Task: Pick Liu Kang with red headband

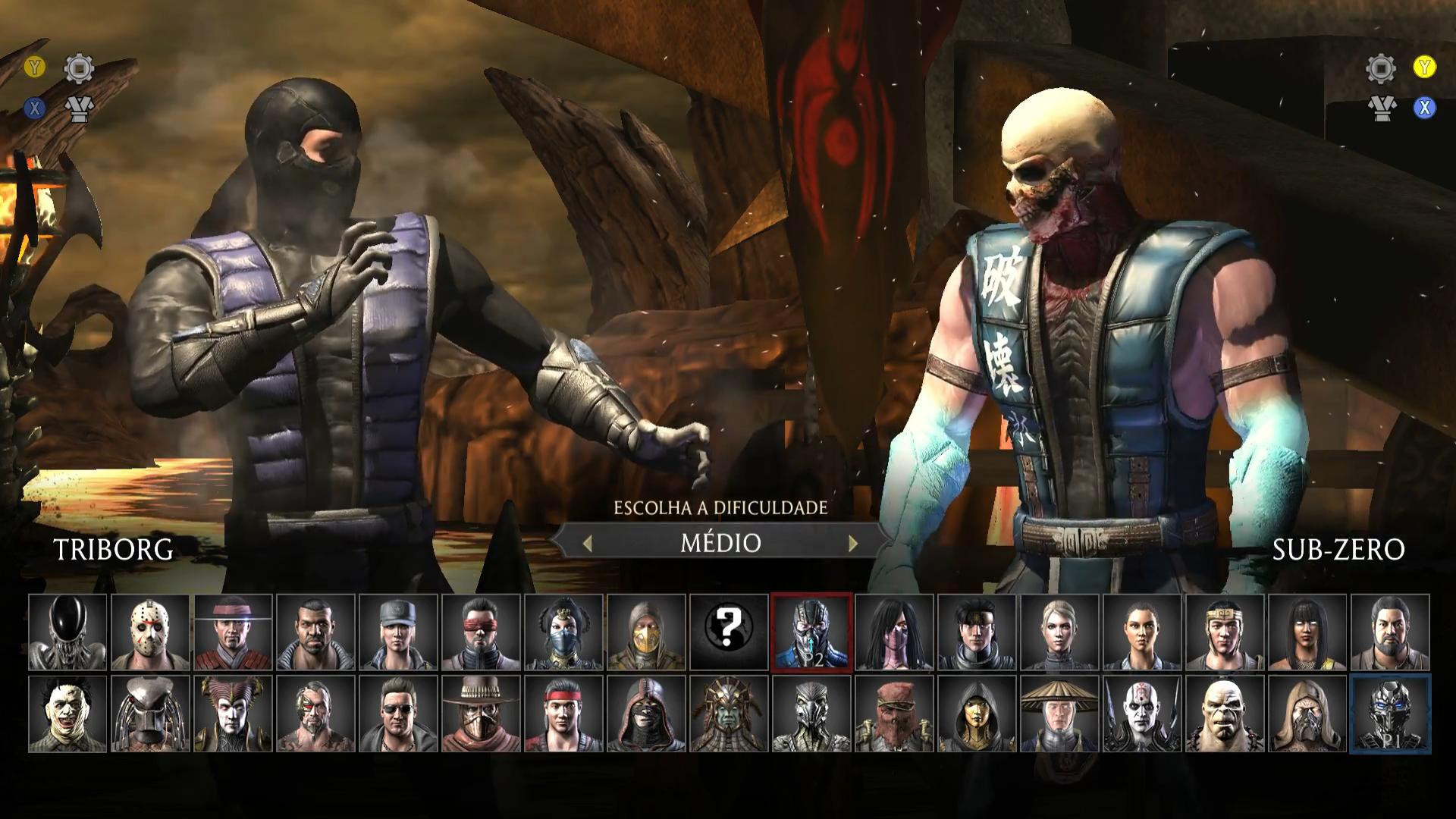Action: point(563,714)
